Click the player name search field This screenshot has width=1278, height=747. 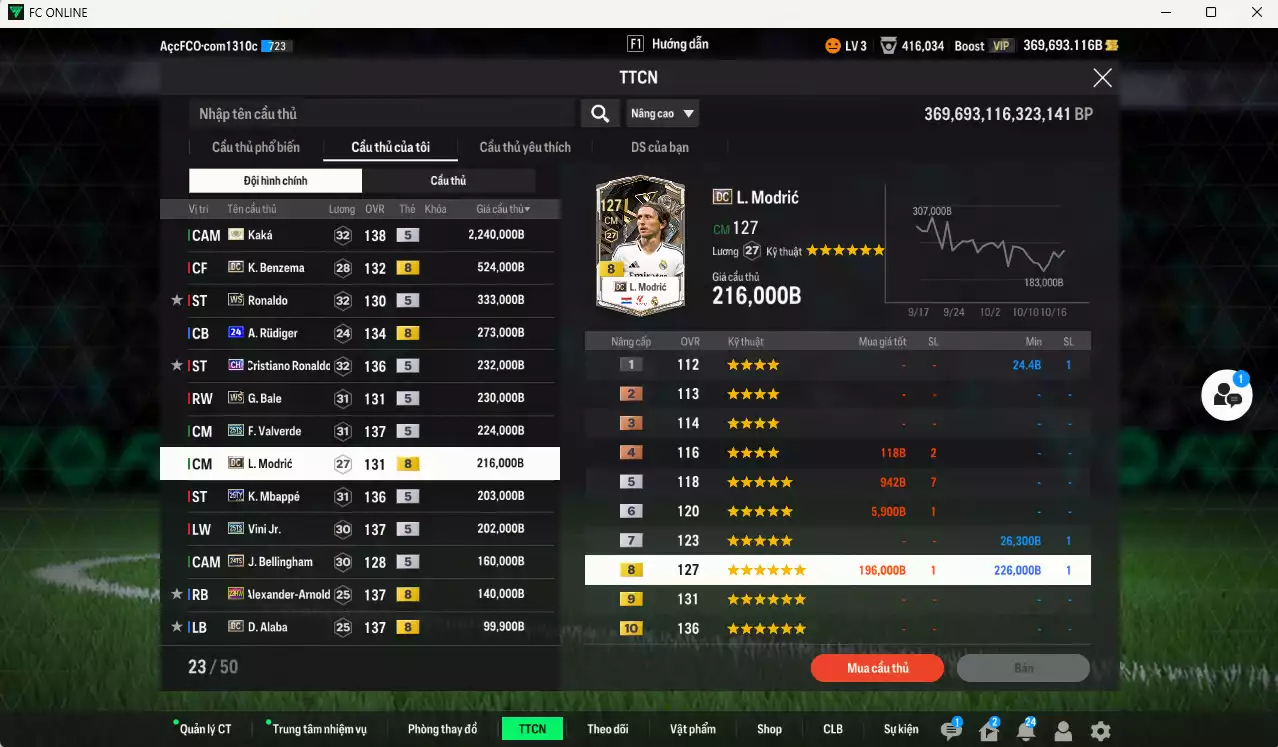(x=380, y=114)
